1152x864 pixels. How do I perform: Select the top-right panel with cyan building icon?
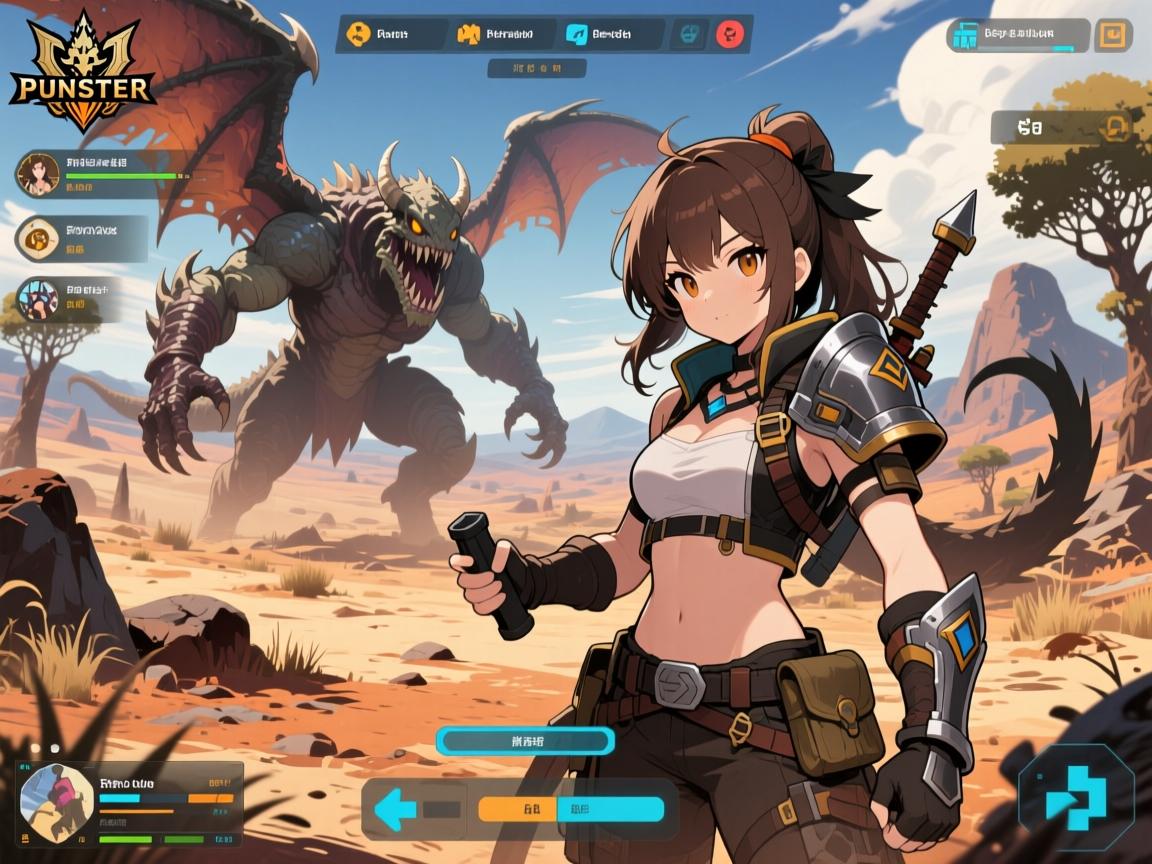(x=1018, y=35)
